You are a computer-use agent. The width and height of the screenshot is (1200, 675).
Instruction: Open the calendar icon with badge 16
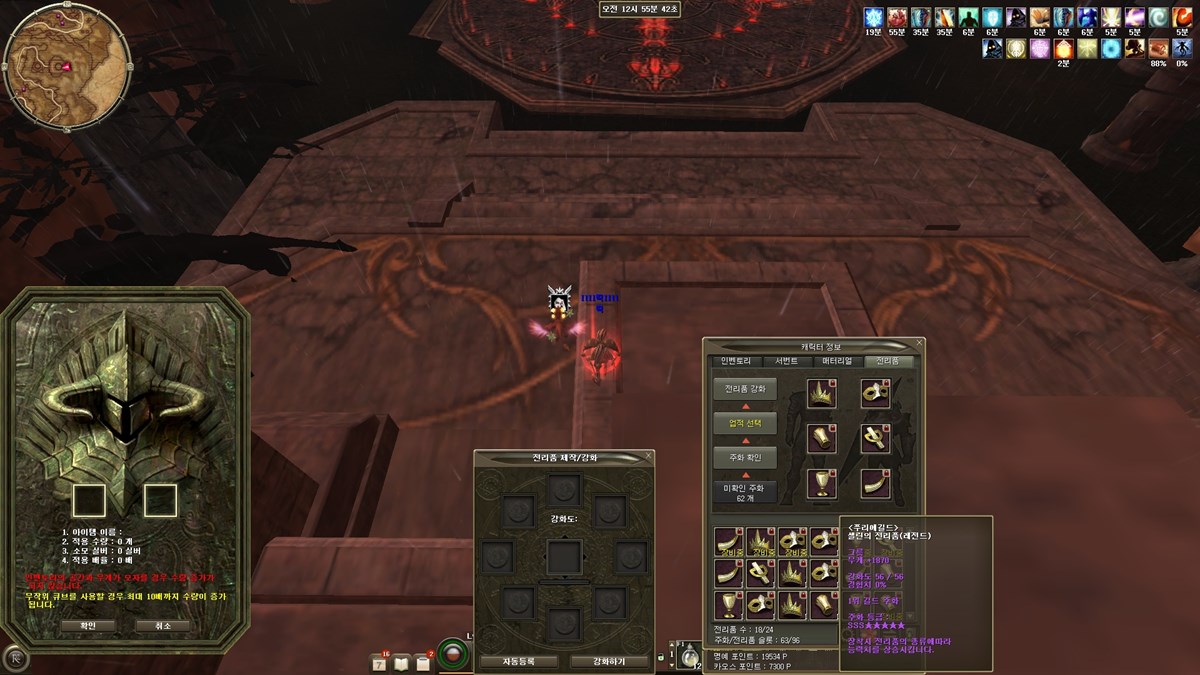click(379, 662)
